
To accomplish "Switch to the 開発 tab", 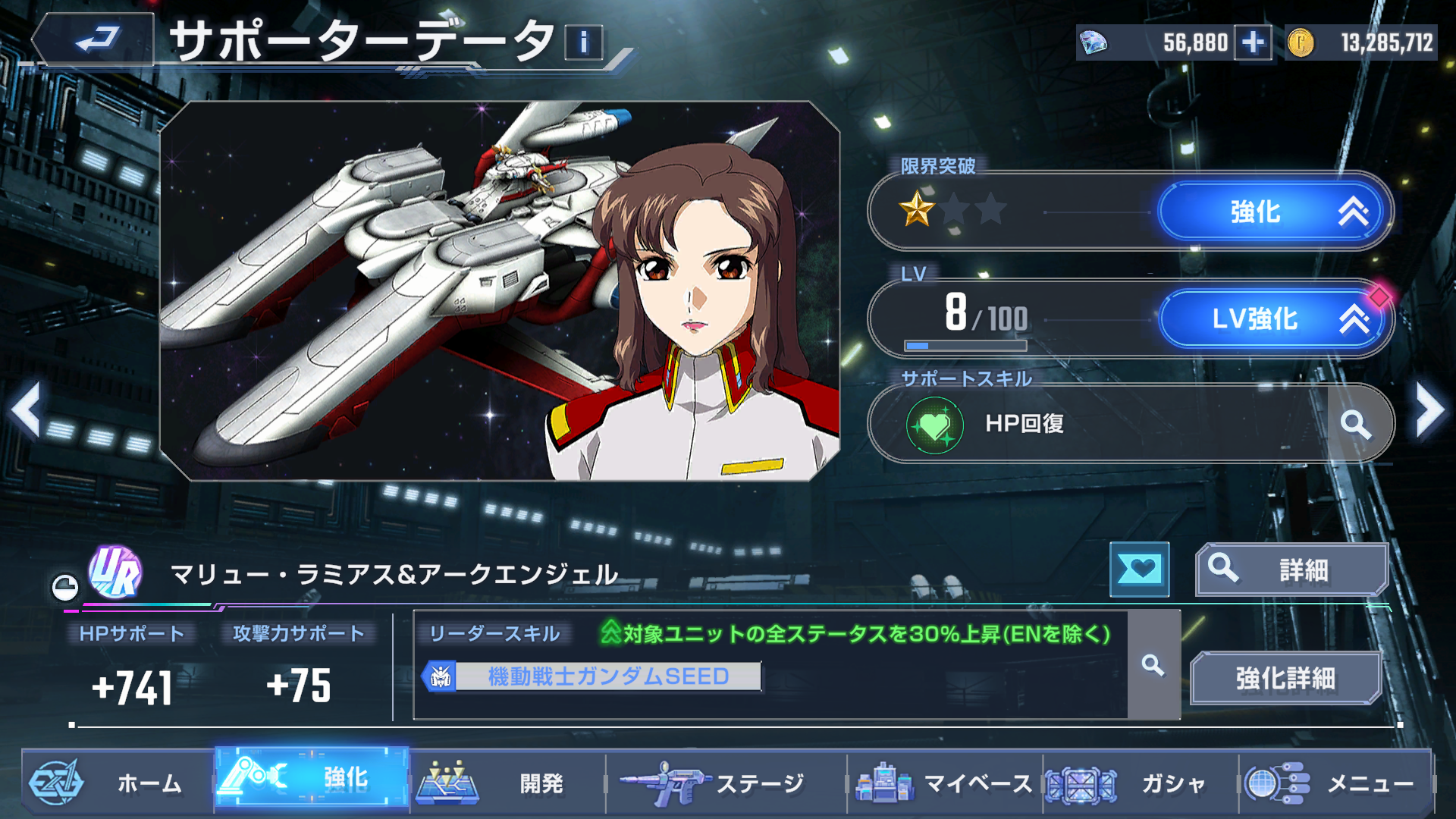I will [507, 783].
